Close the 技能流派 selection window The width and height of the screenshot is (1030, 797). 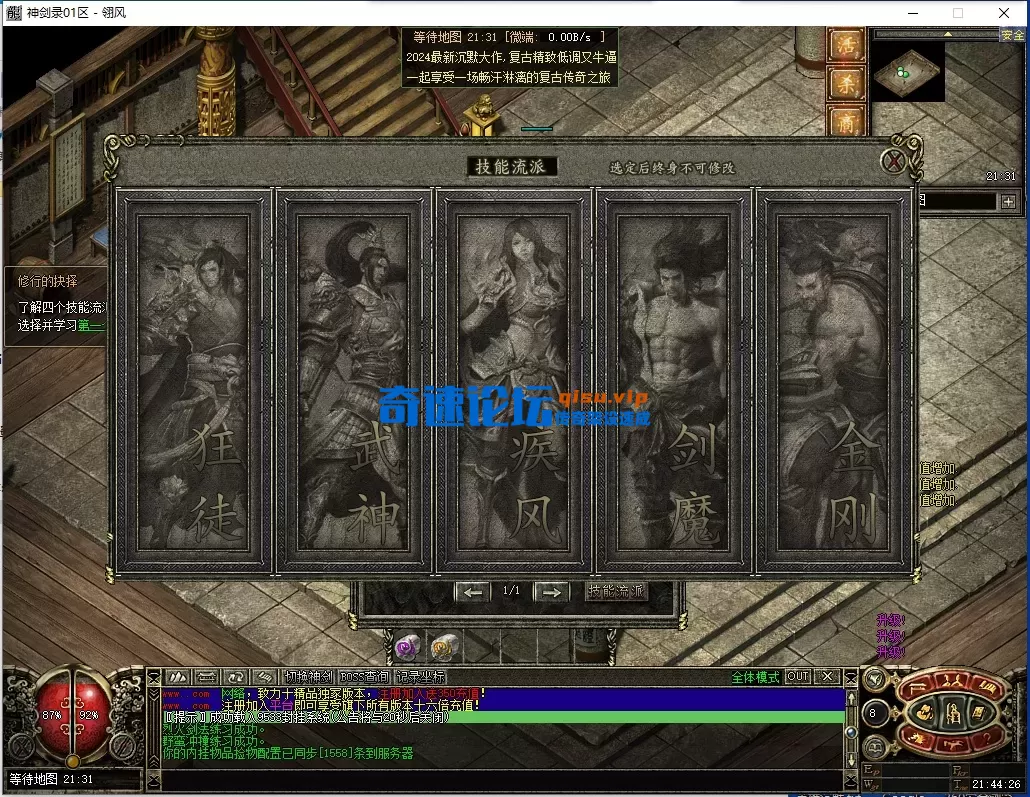[895, 160]
